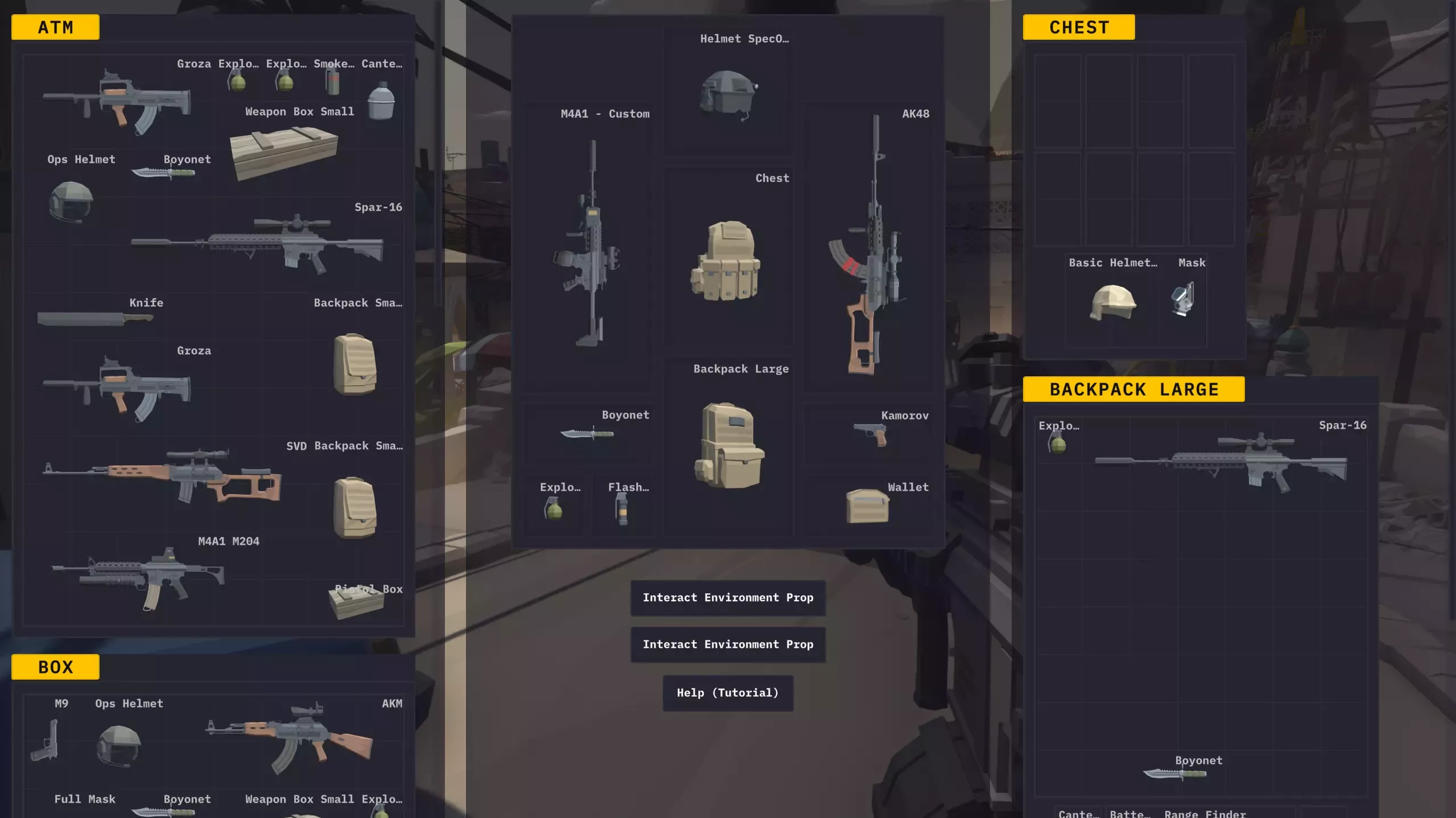Select the equipped Helmet SpecOps slot
Viewport: 1456px width, 818px height.
tap(727, 94)
